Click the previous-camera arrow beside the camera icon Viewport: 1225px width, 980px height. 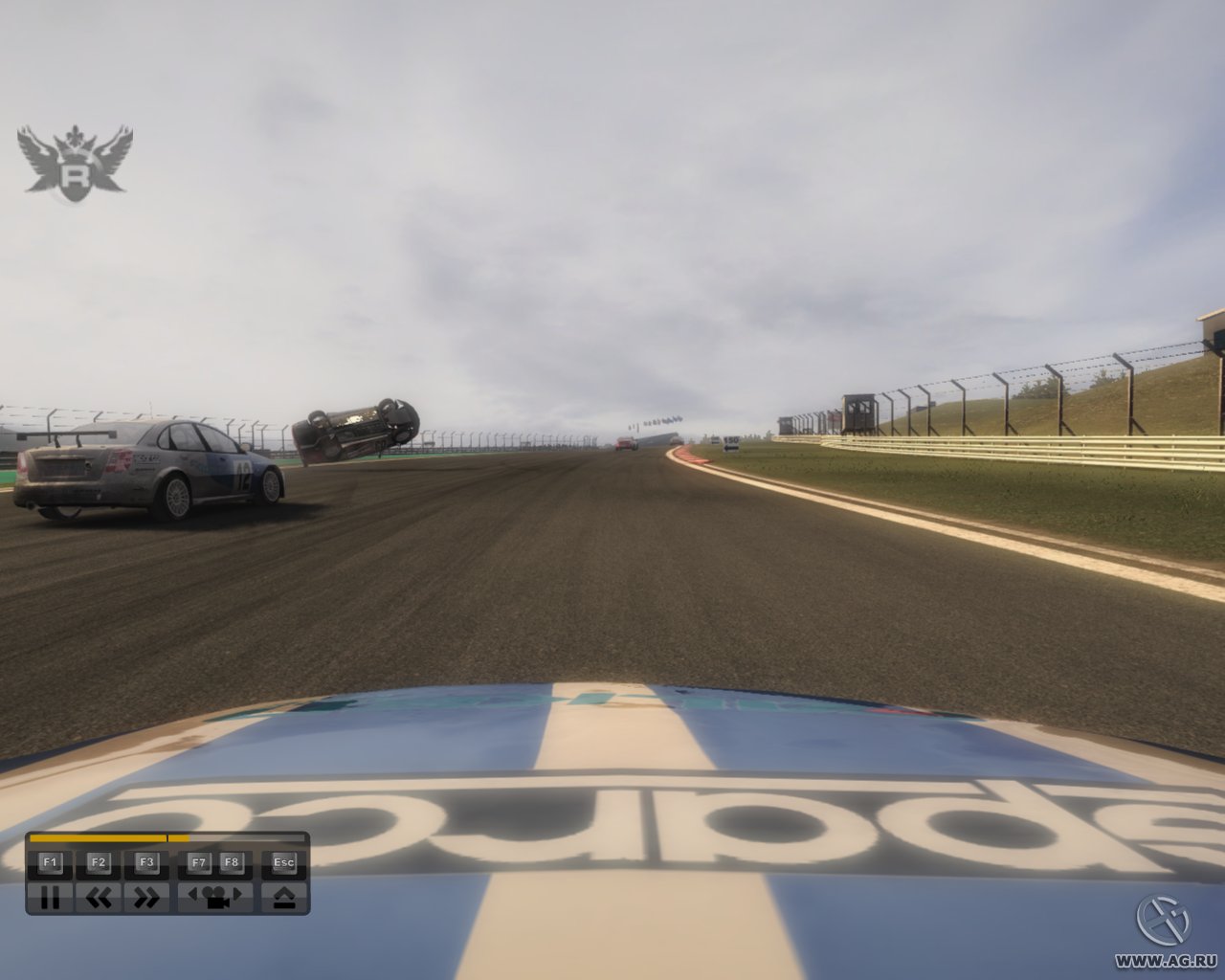(x=195, y=895)
